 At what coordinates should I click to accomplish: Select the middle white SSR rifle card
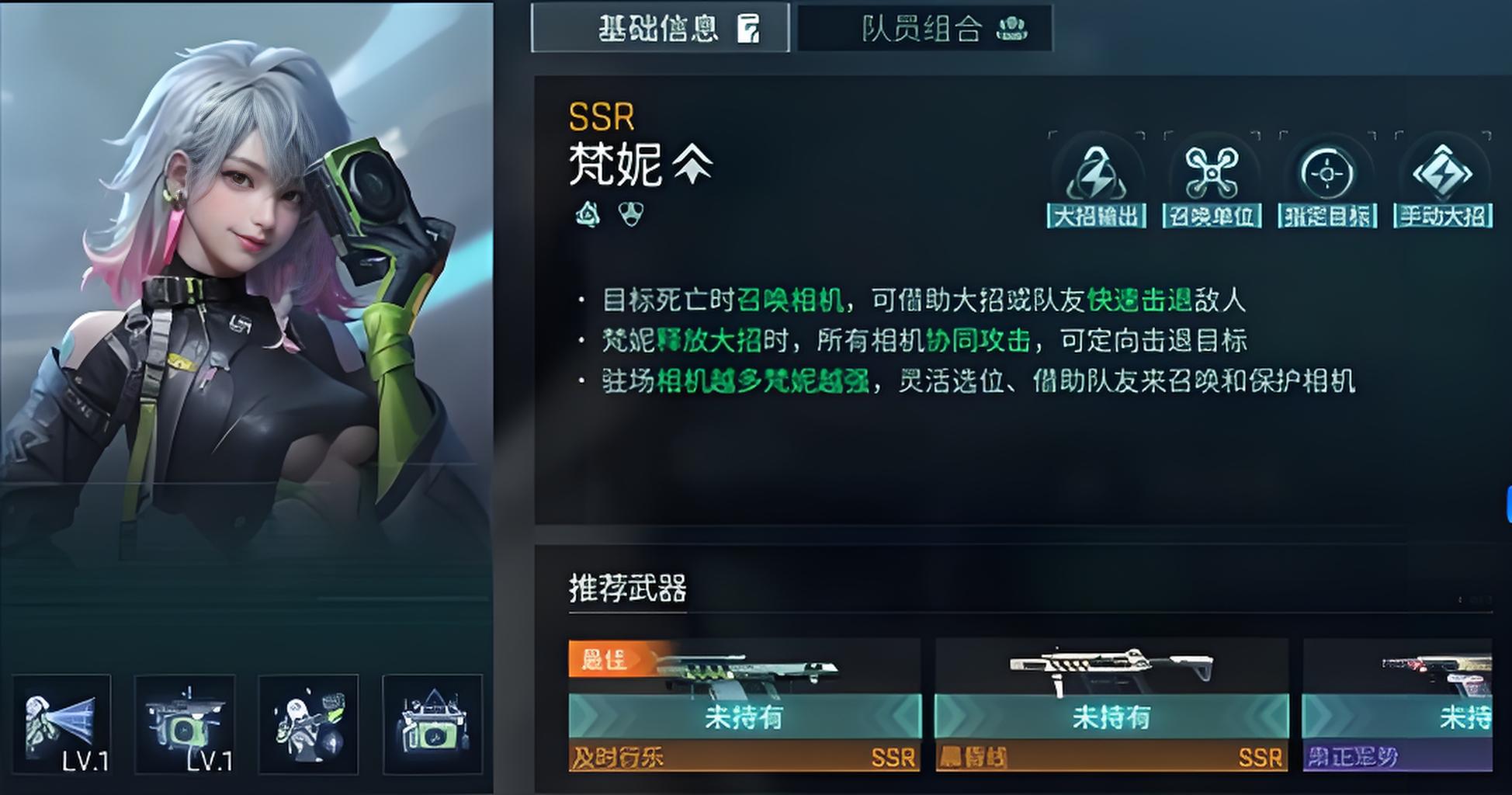point(1111,704)
